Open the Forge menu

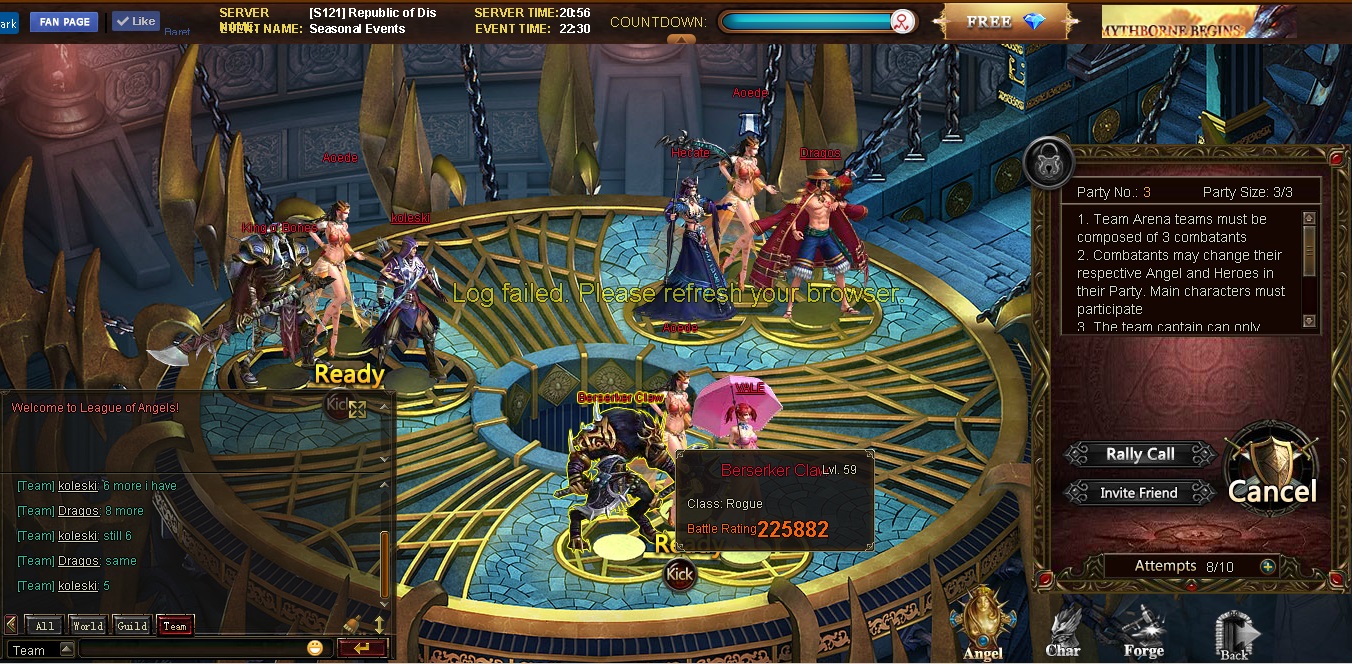click(x=1143, y=632)
